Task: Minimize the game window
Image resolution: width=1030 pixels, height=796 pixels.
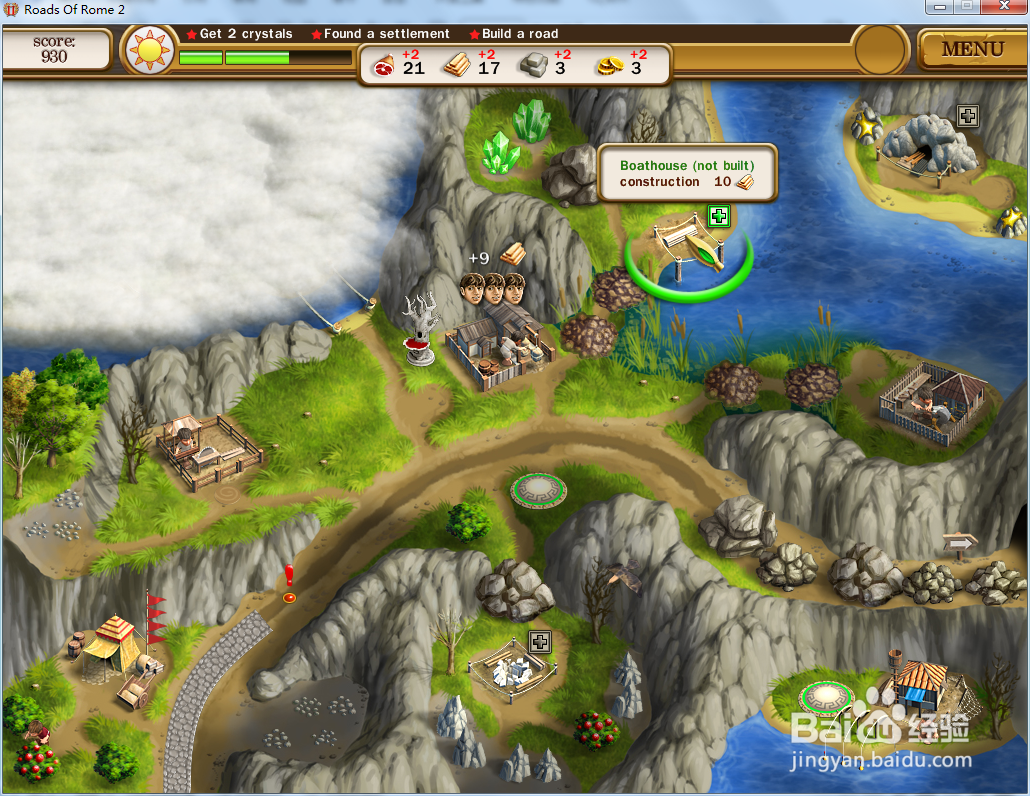Action: pos(940,8)
